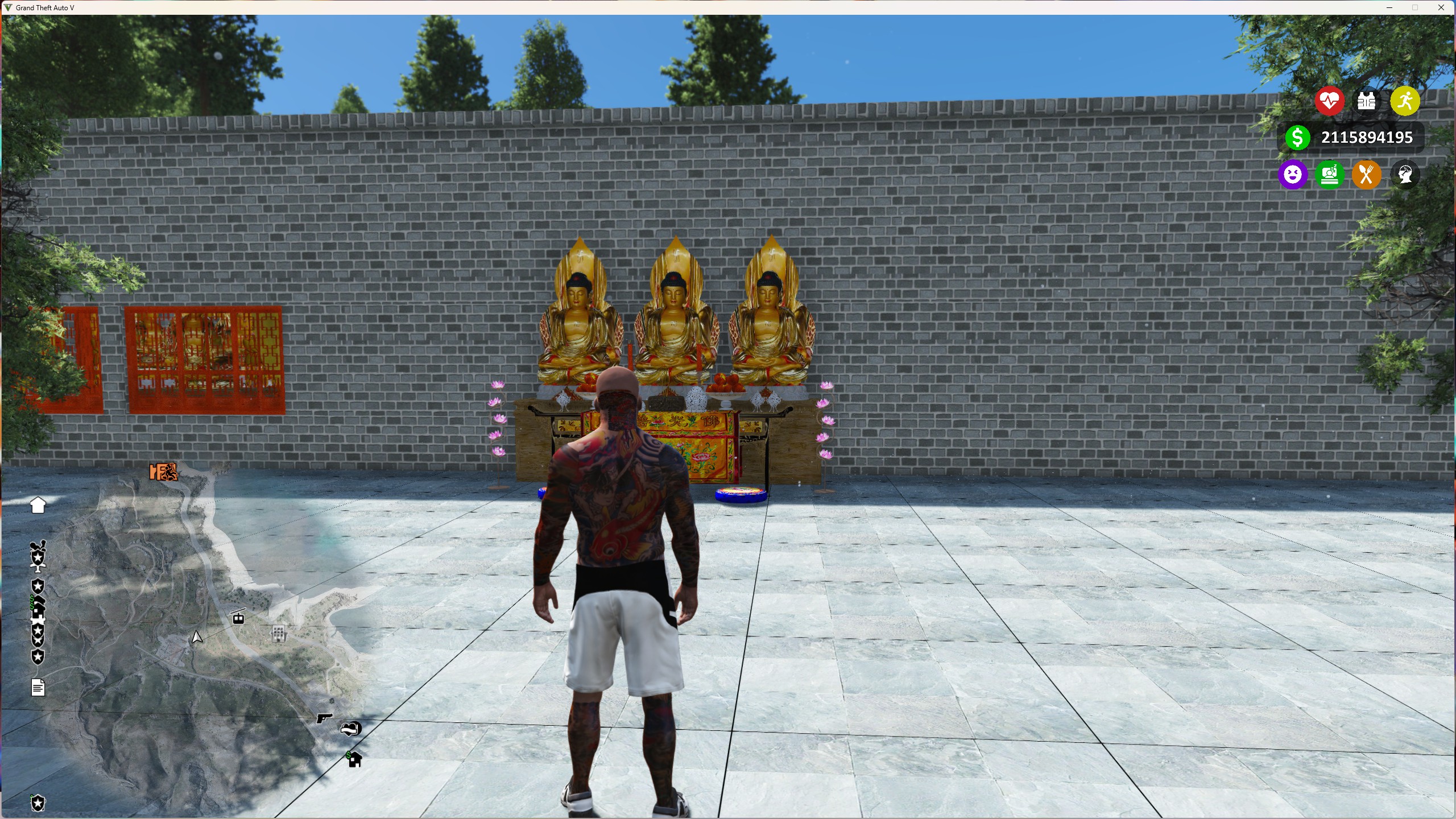The height and width of the screenshot is (819, 1456).
Task: Select the purple mood smiley icon
Action: coord(1293,175)
